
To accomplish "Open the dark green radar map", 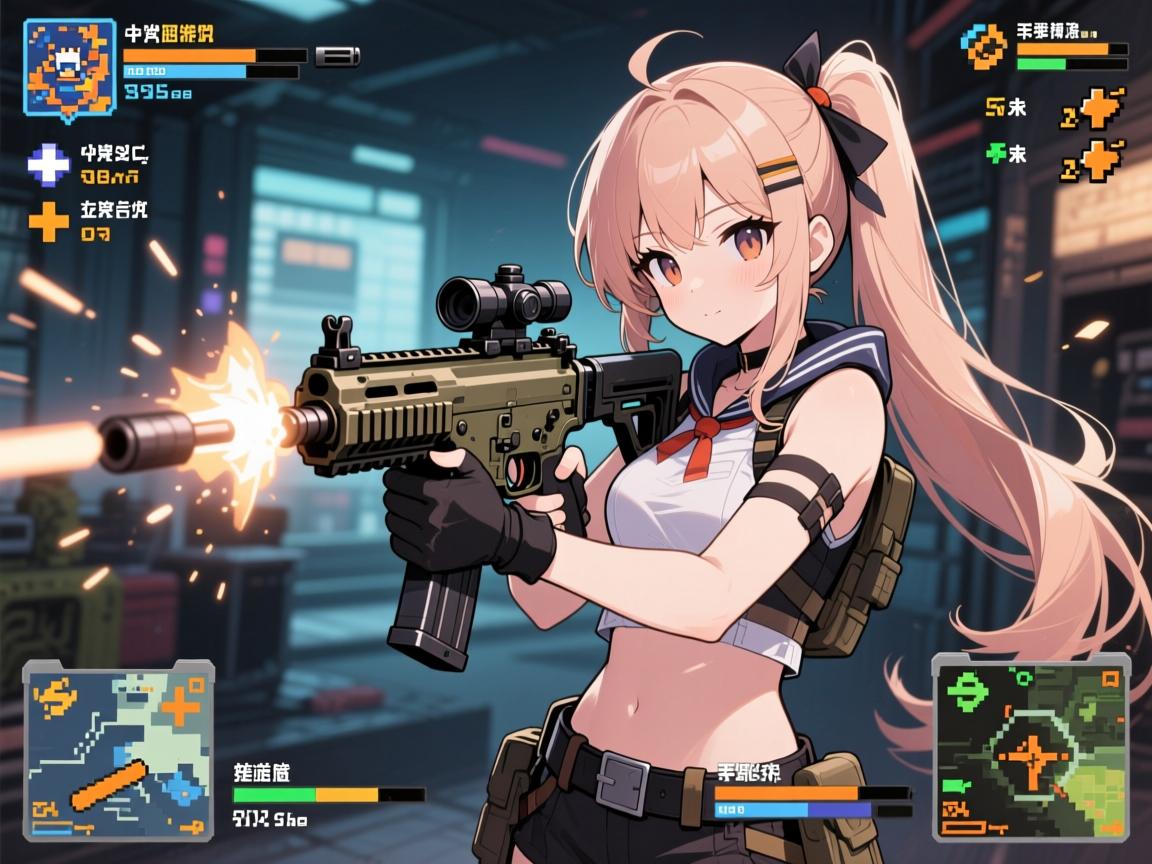I will 1030,745.
